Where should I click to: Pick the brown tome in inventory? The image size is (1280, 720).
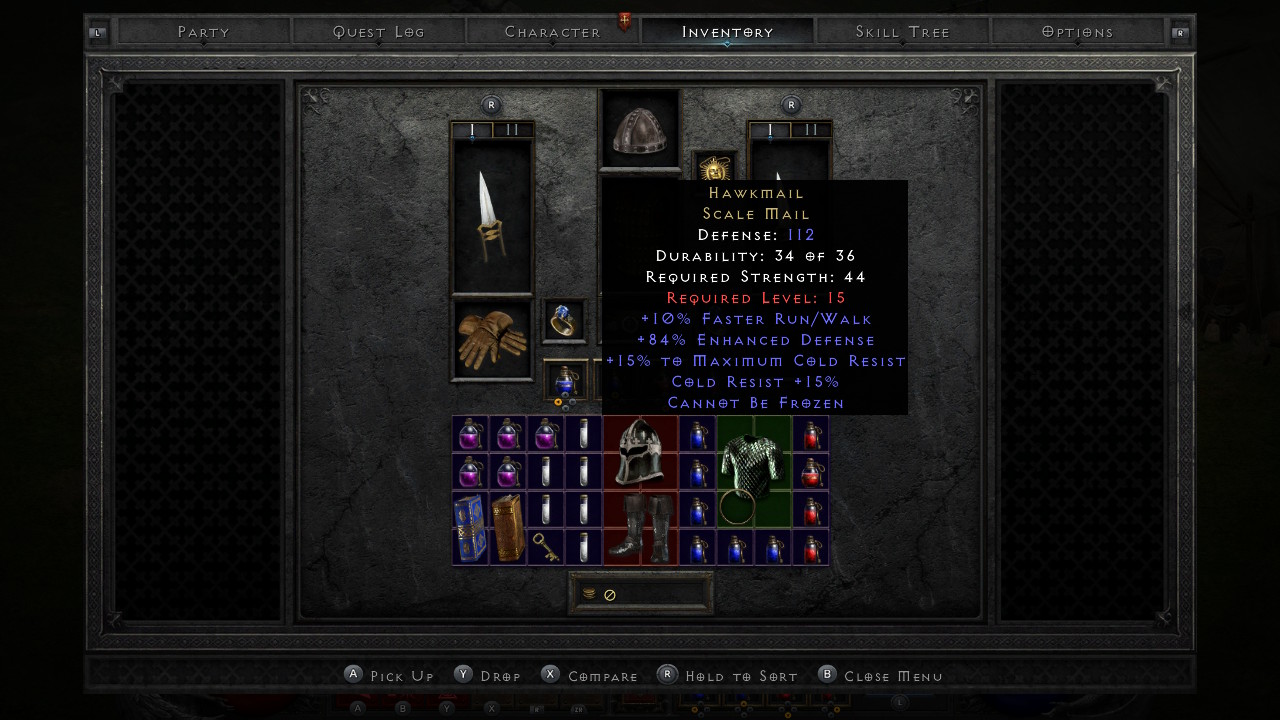tap(508, 528)
